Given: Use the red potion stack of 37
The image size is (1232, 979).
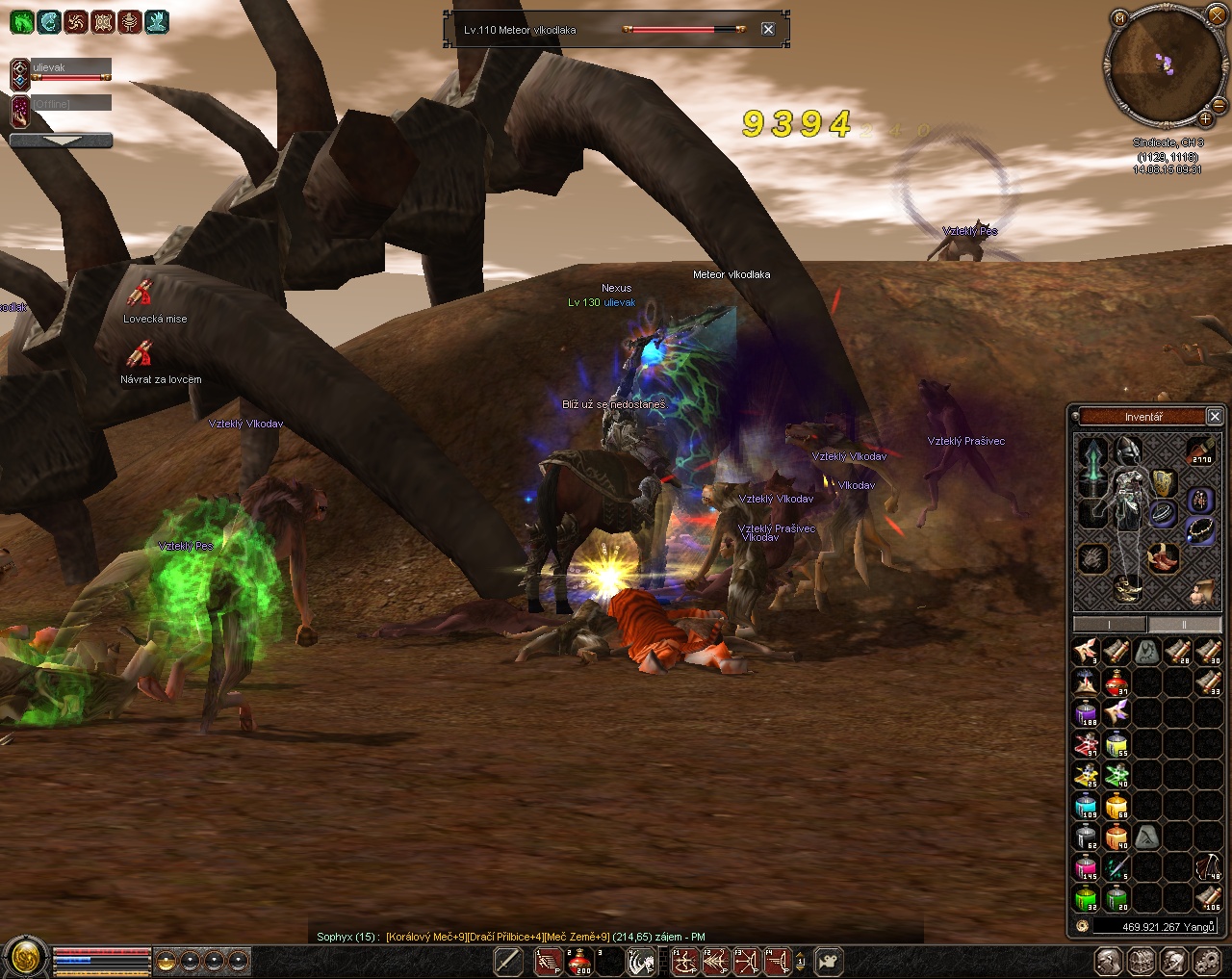Looking at the screenshot, I should tap(1116, 683).
